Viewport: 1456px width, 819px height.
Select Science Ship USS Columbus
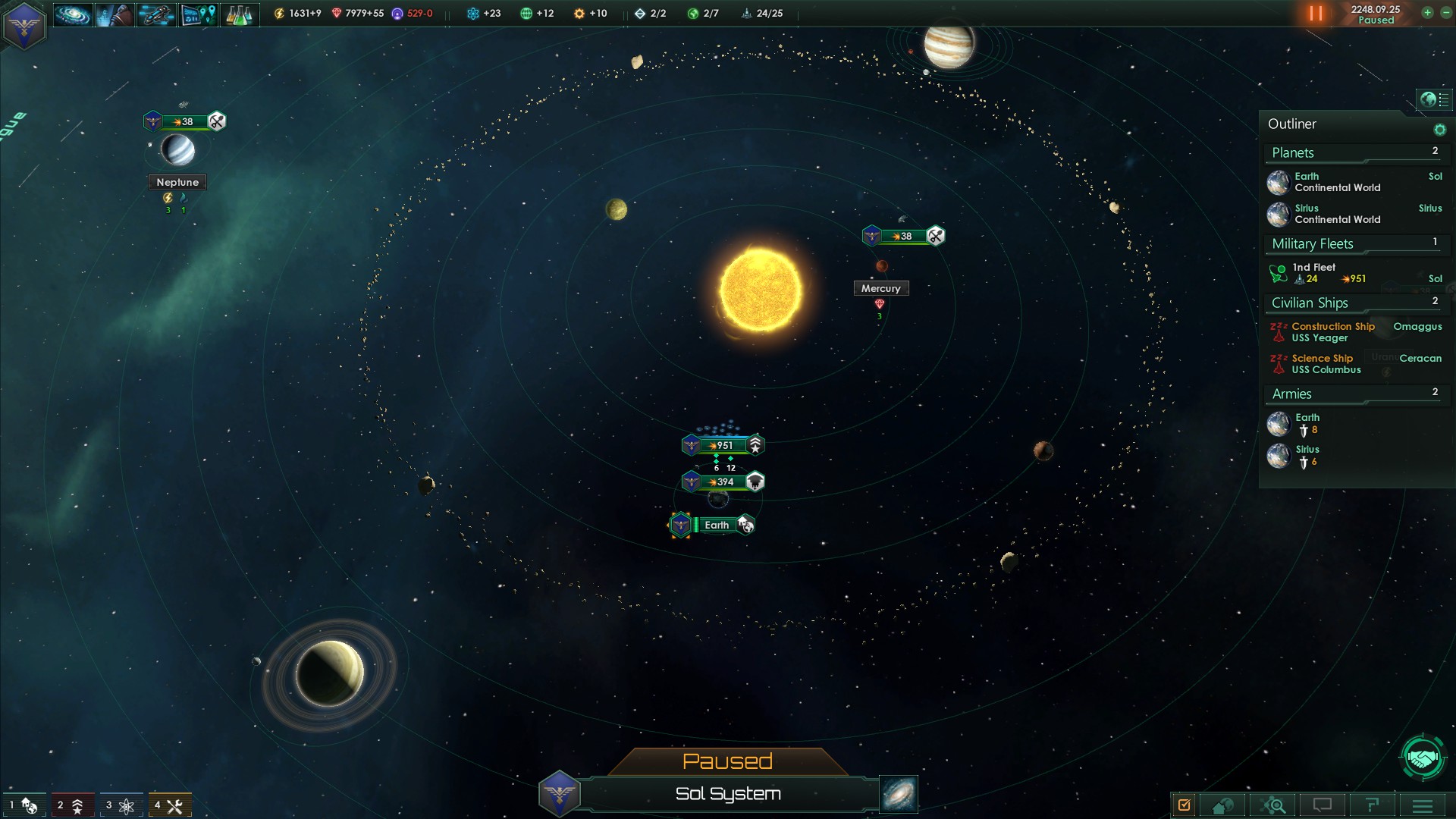pos(1326,364)
